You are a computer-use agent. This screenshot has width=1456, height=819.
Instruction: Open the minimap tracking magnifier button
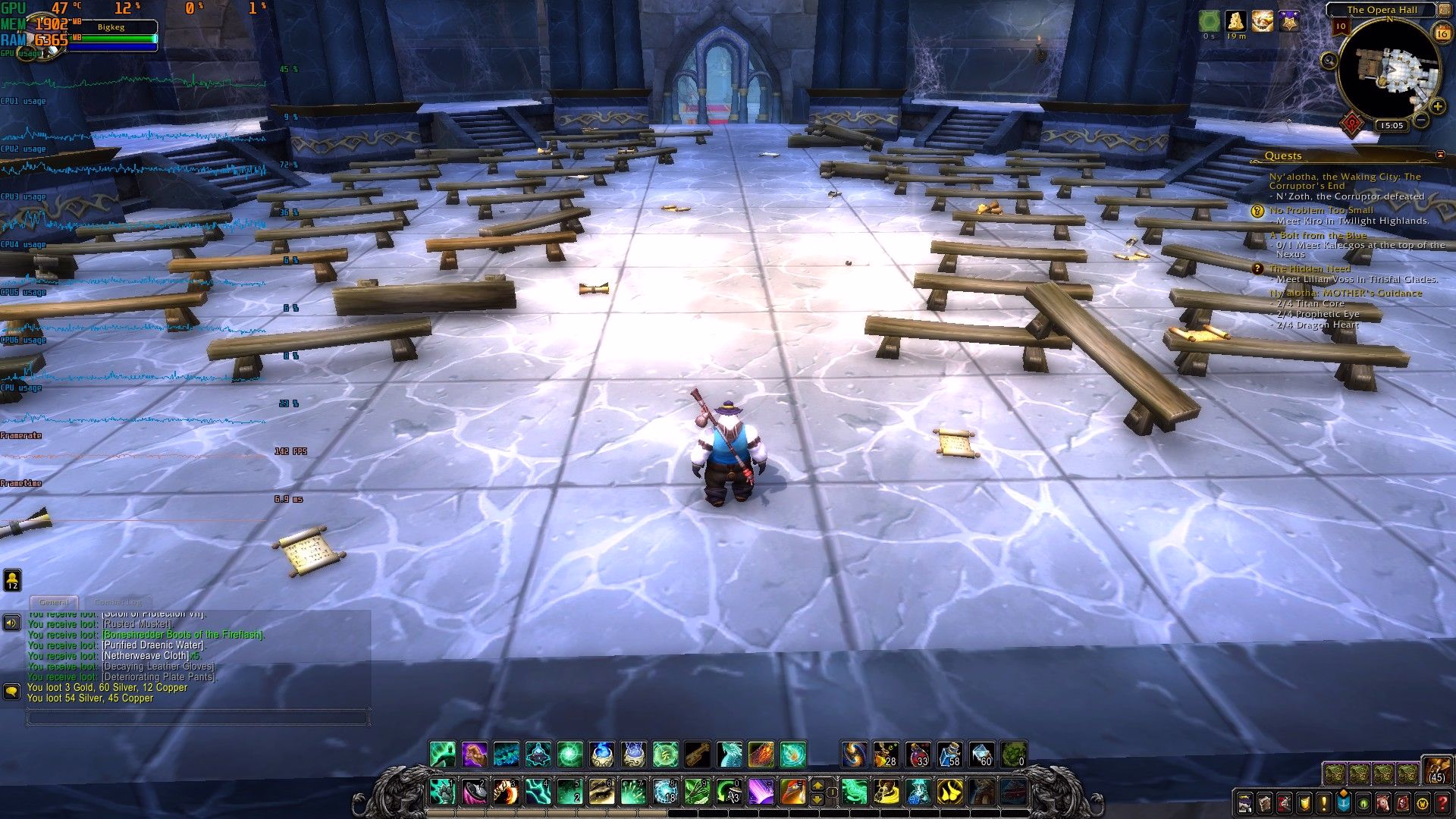tap(1329, 61)
